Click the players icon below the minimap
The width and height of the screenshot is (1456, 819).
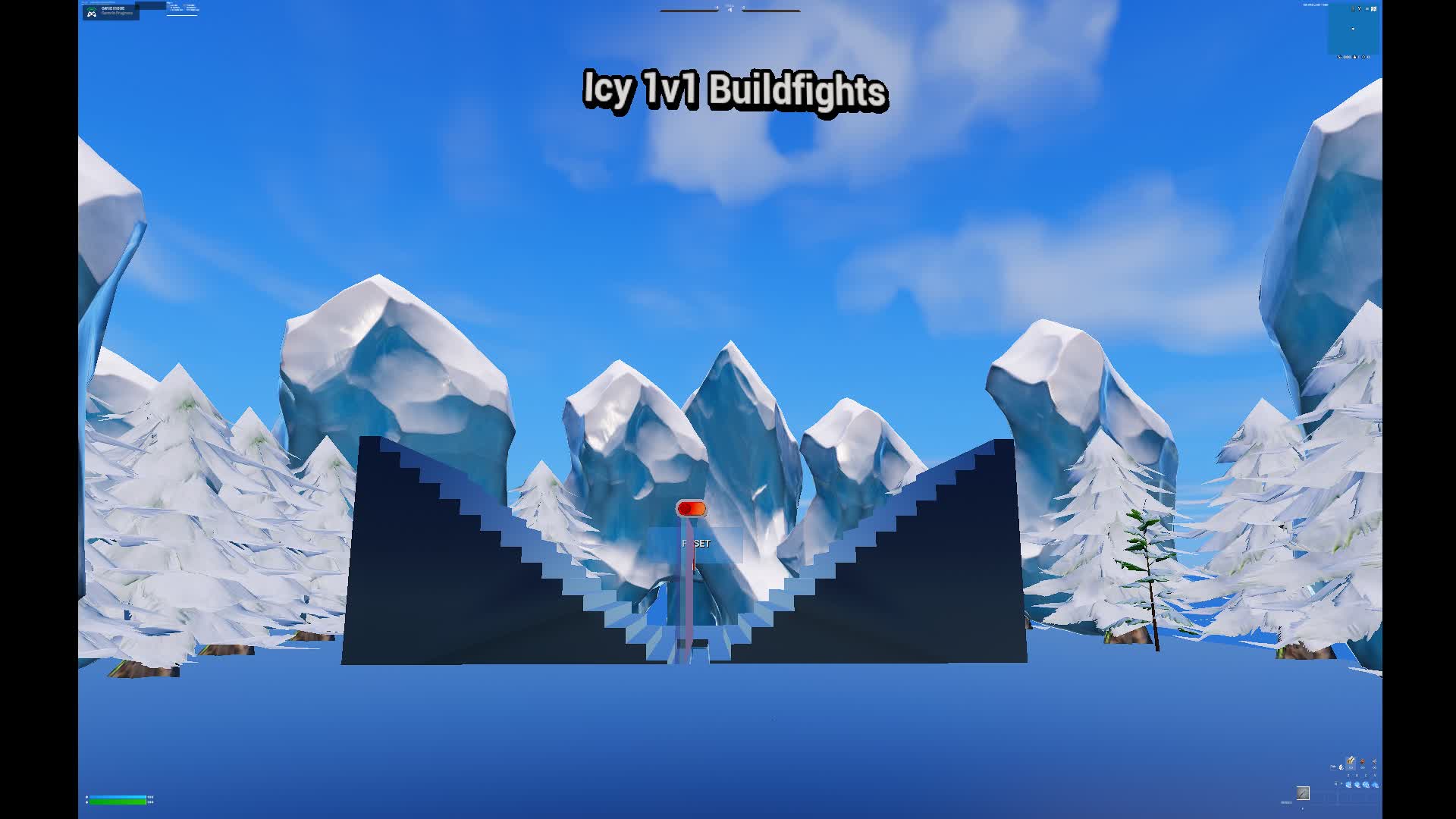pos(1339,57)
